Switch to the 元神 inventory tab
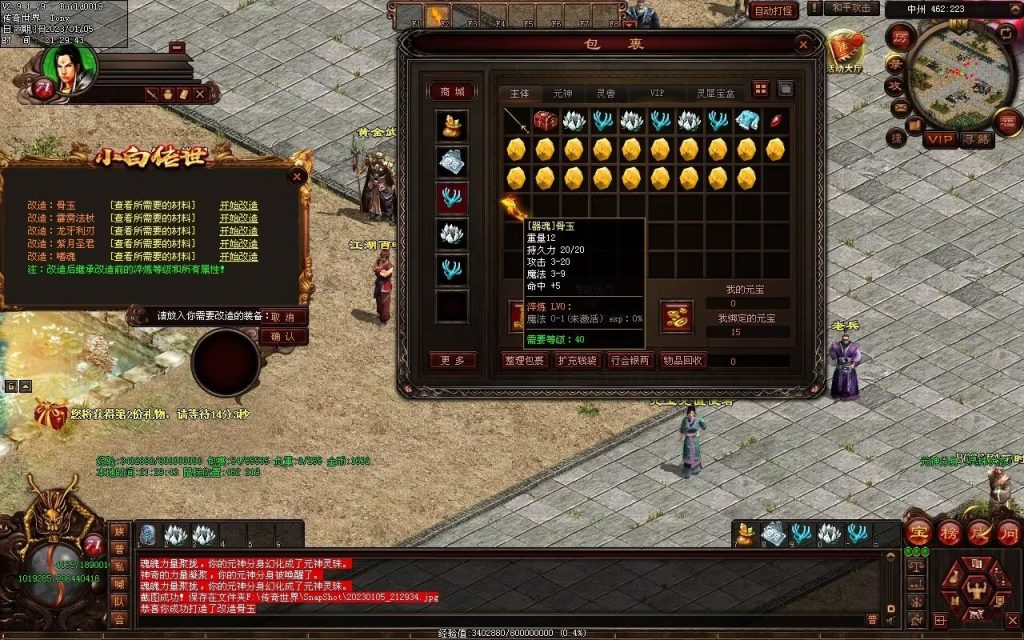Screen dimensions: 1024x640 coord(563,93)
